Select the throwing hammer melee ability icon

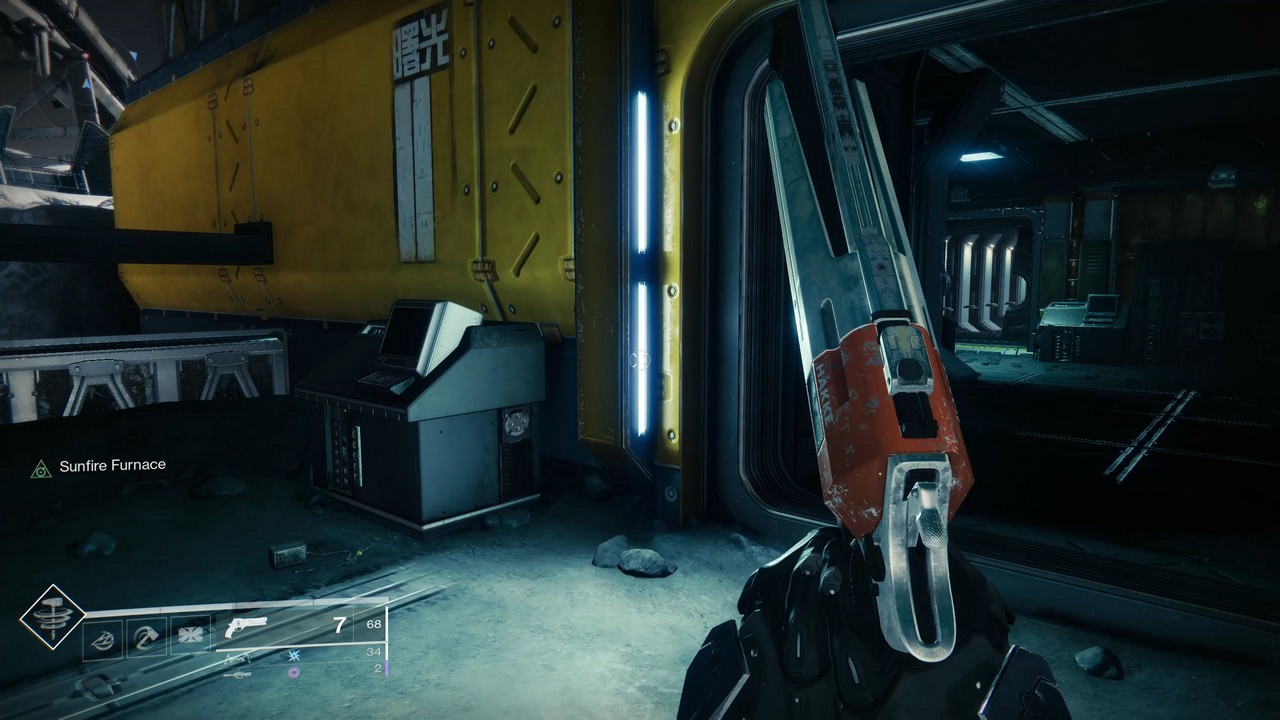pos(148,637)
